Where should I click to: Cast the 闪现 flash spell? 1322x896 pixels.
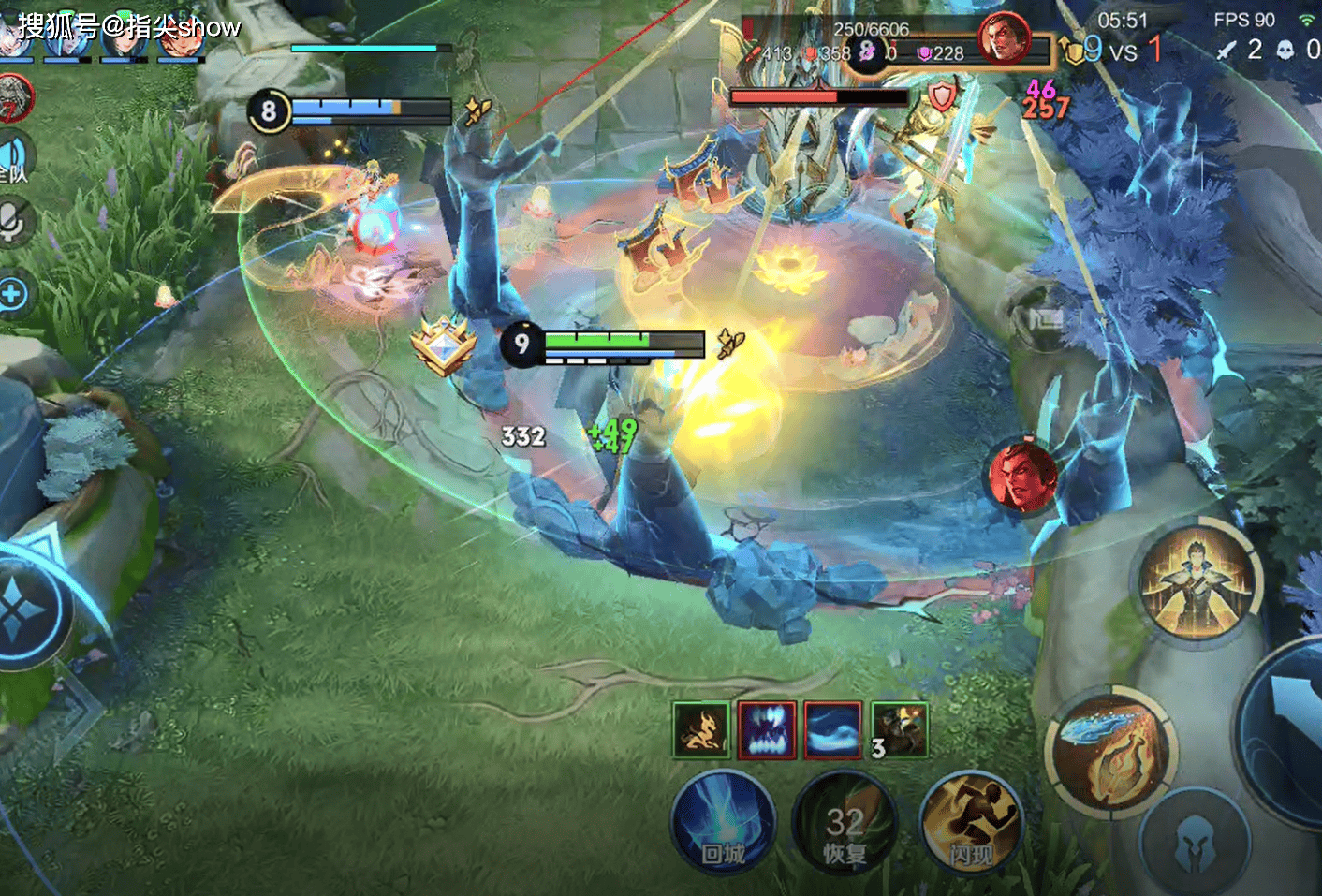971,822
